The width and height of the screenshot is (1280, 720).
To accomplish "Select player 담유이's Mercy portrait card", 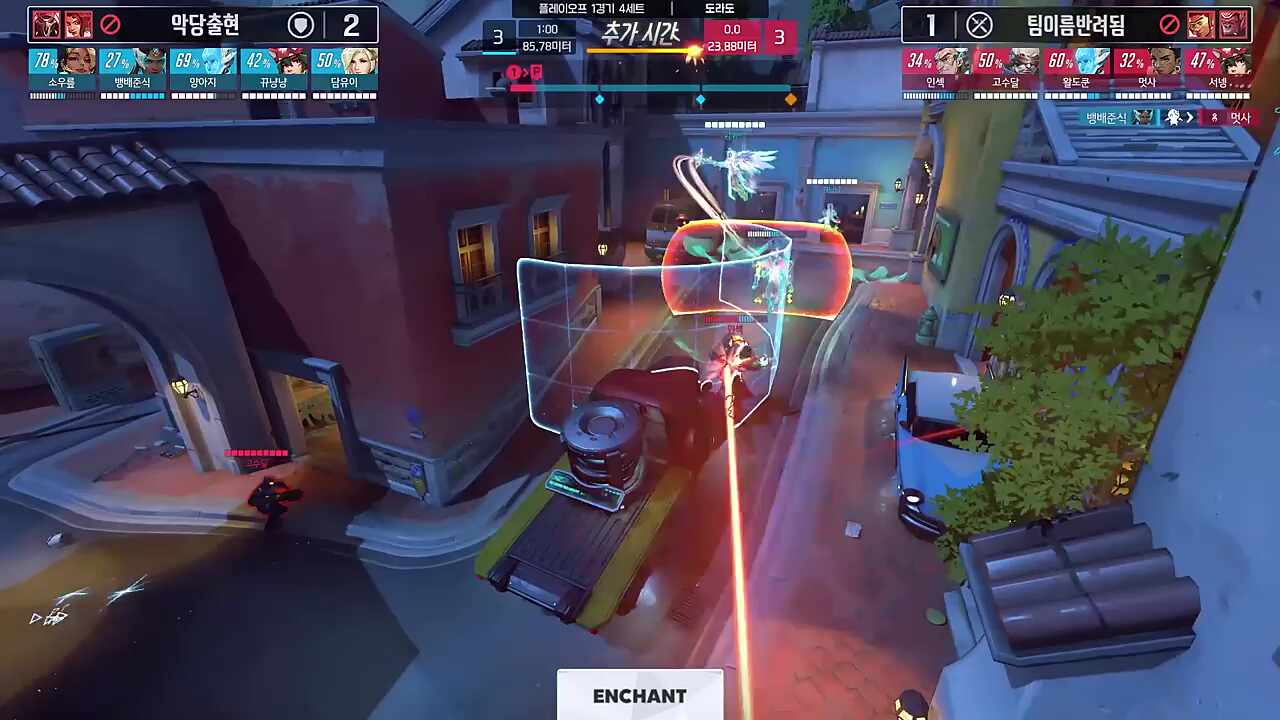I will 345,70.
